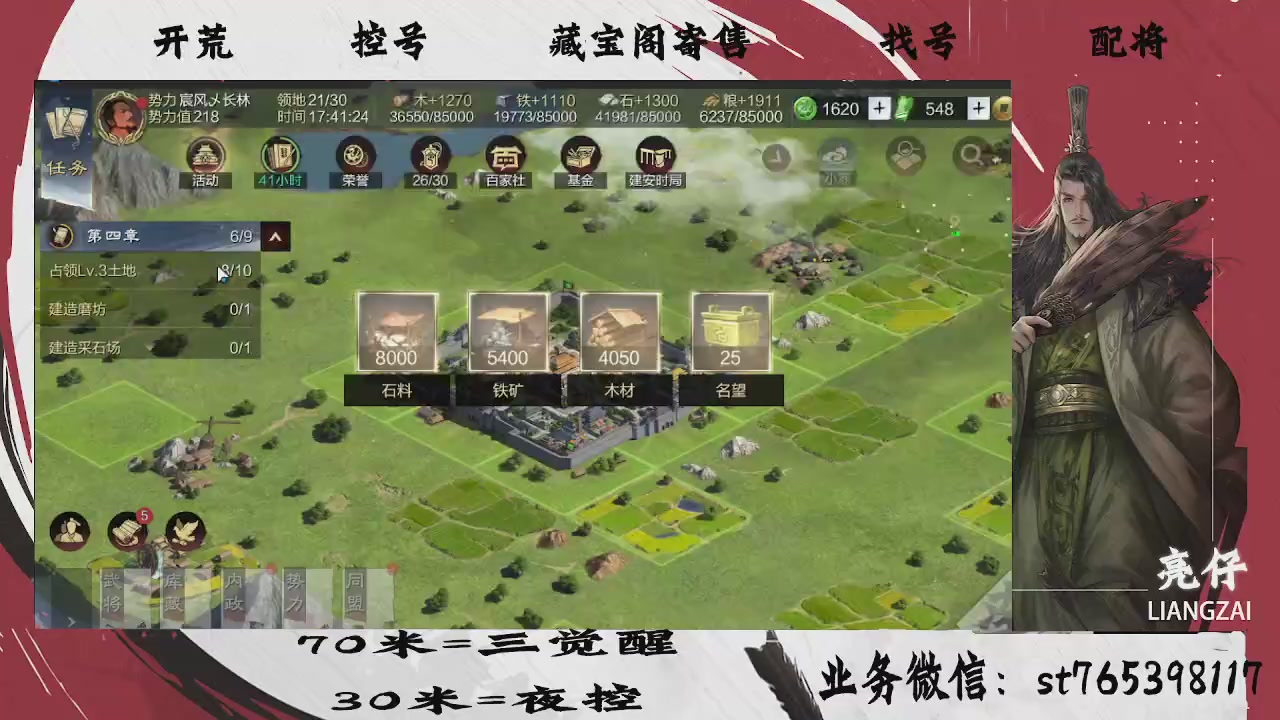Open the 基金 fund icon
This screenshot has height=720, width=1280.
click(581, 157)
